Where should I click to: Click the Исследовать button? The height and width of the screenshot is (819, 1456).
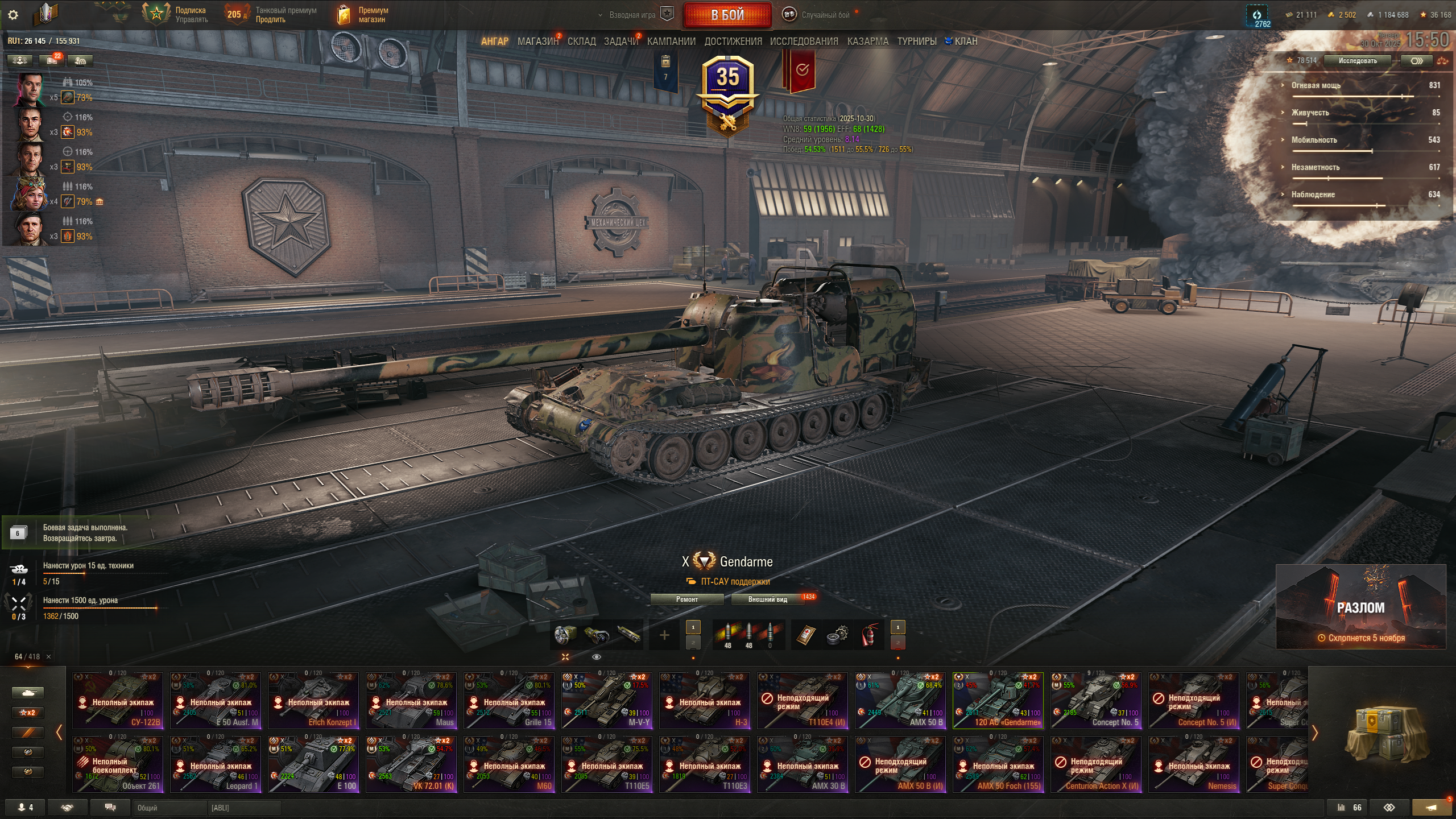pyautogui.click(x=1357, y=61)
